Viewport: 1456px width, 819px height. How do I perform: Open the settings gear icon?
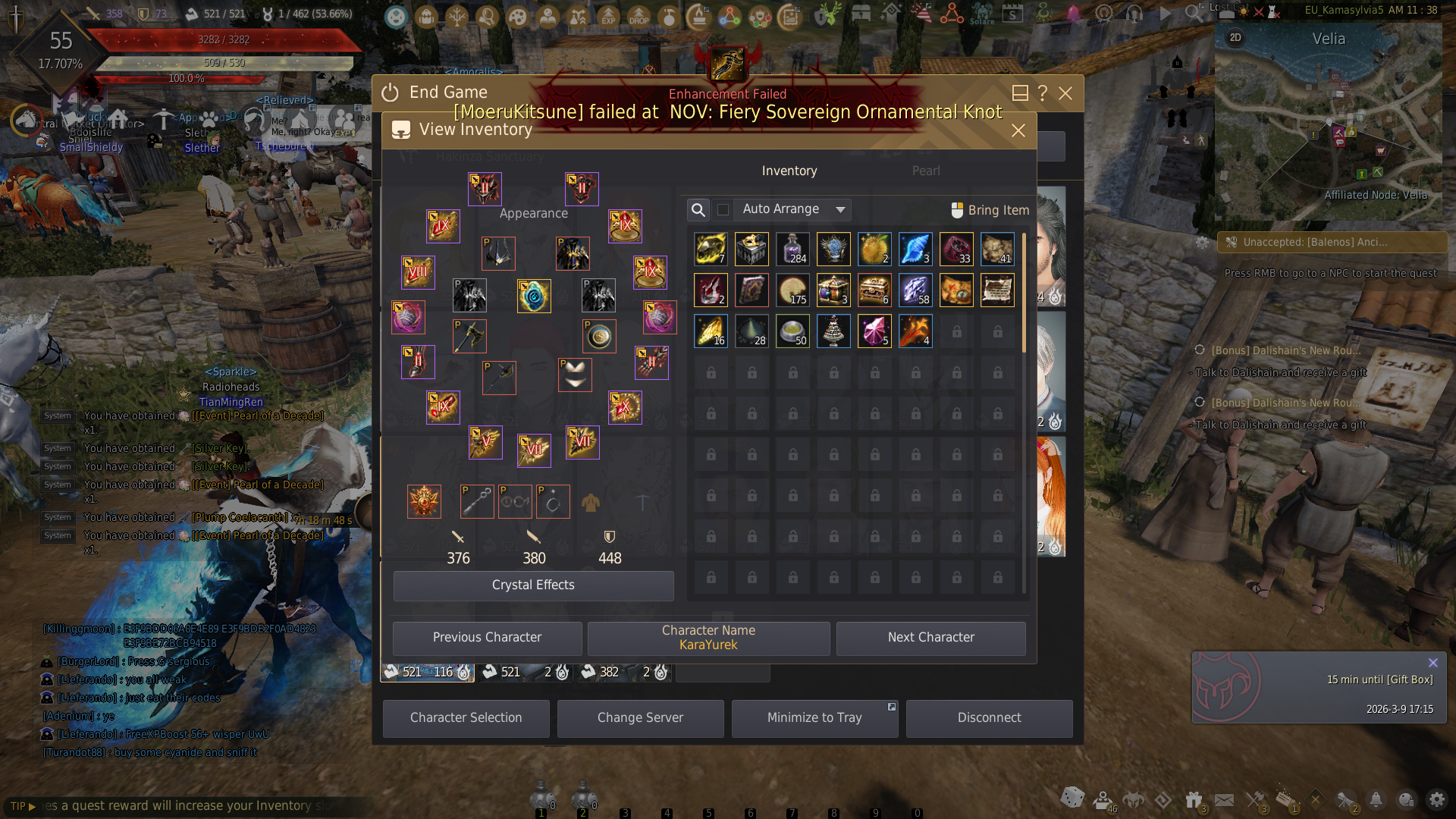pos(1436,799)
